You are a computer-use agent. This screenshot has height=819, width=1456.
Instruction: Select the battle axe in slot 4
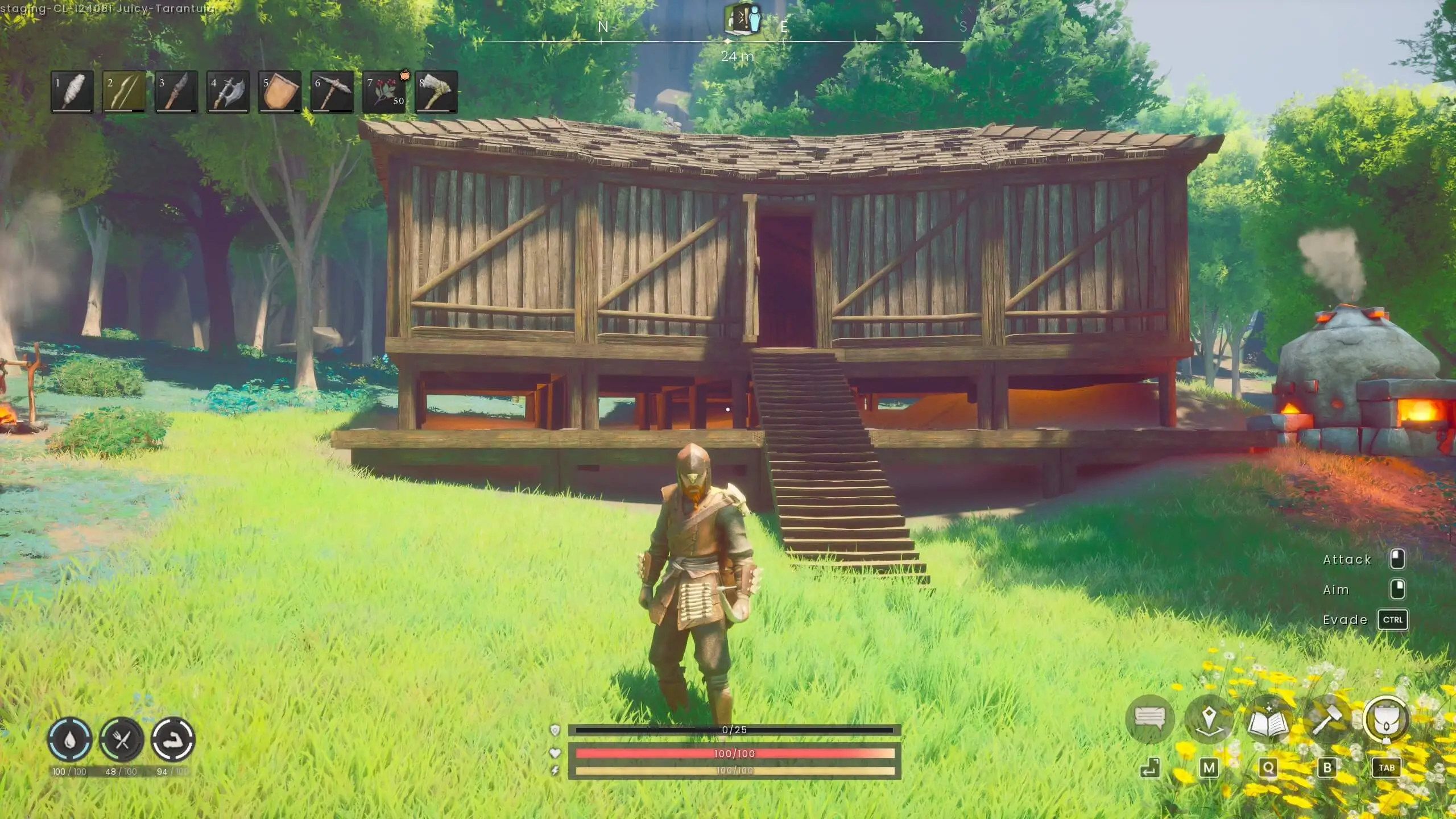pyautogui.click(x=227, y=92)
